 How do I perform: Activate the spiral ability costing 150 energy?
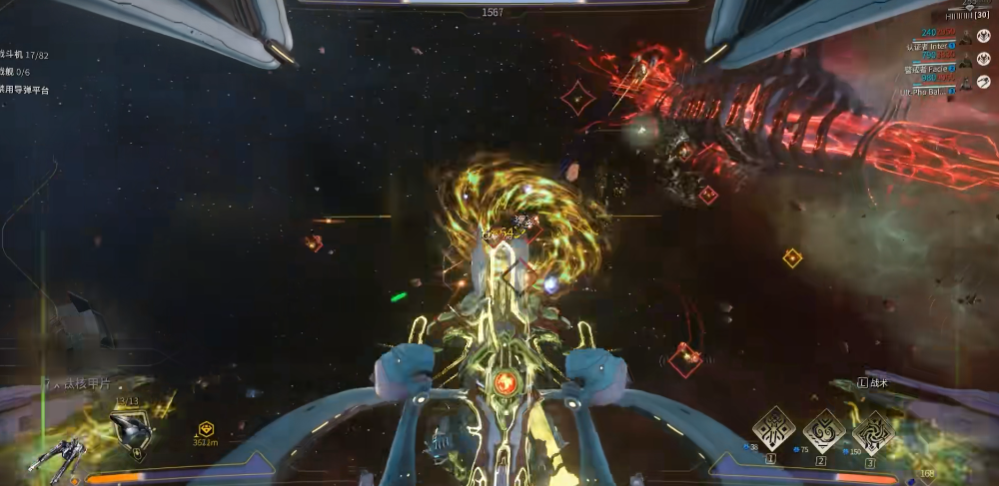click(873, 430)
